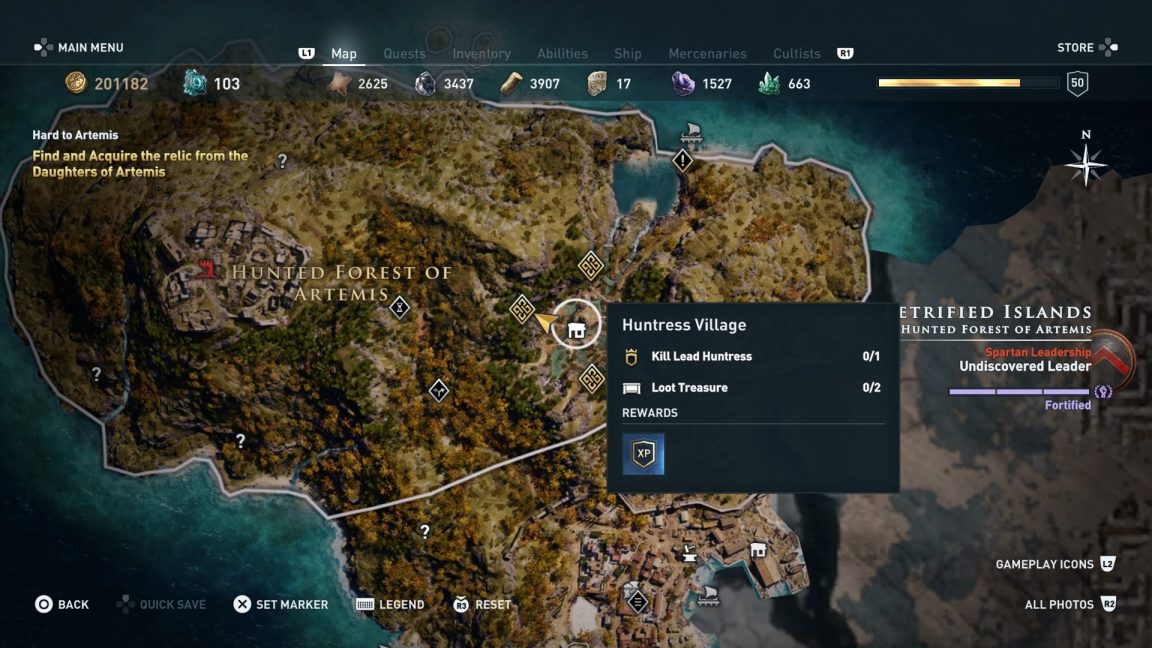The image size is (1152, 648).
Task: Select the Huntress Village location marker
Action: (576, 325)
